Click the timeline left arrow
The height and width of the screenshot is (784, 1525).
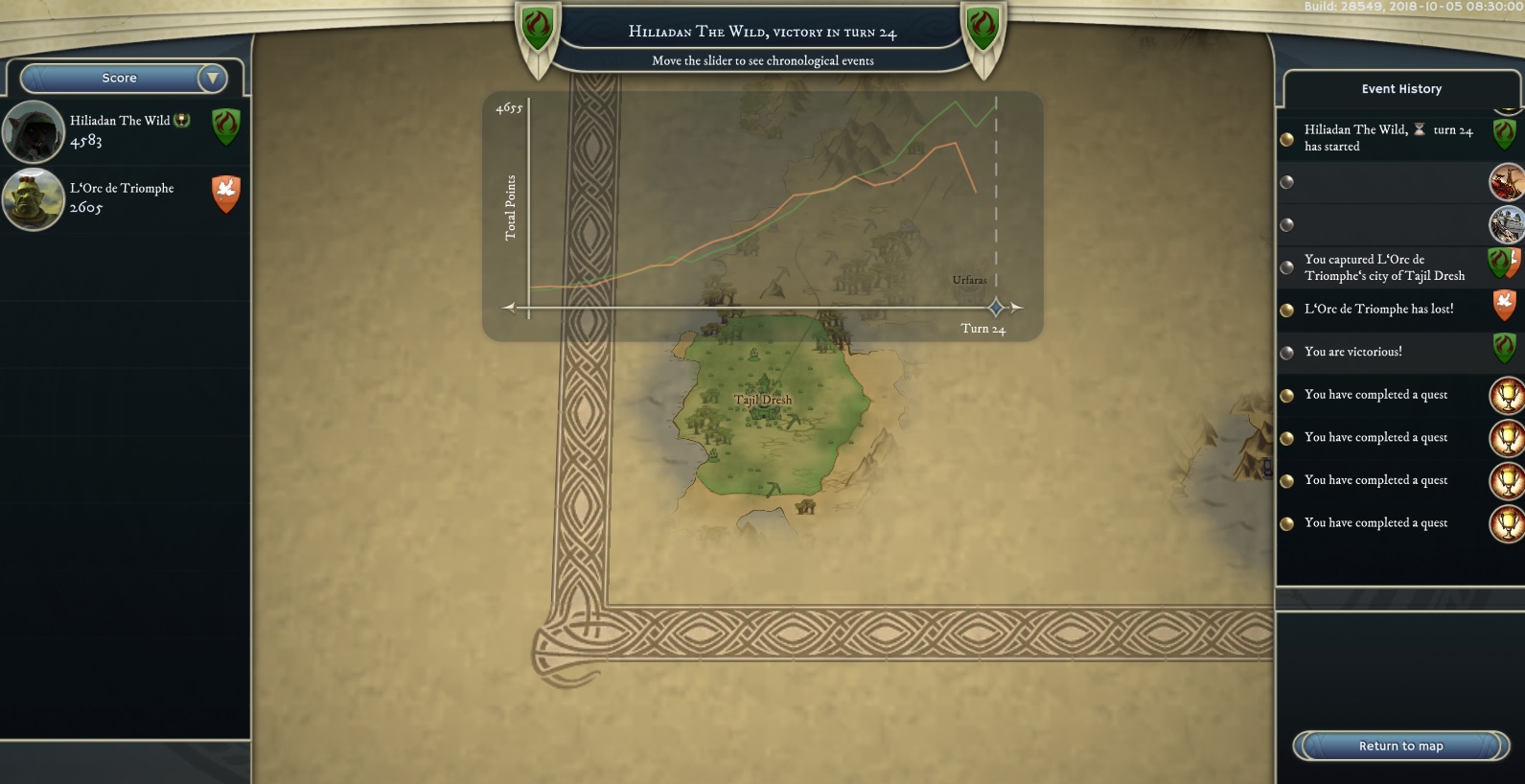(x=509, y=308)
